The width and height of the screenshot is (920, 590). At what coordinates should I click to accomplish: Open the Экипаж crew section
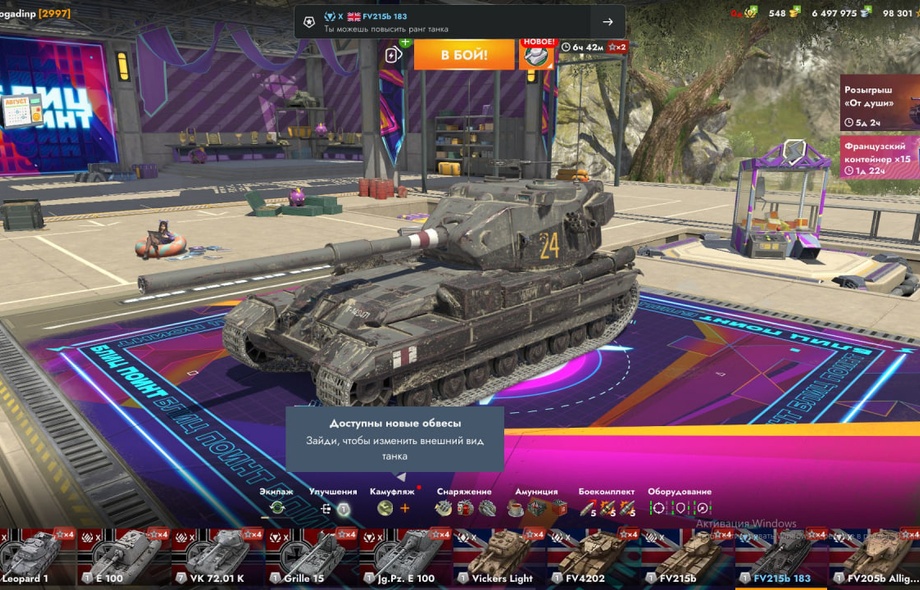coord(277,508)
